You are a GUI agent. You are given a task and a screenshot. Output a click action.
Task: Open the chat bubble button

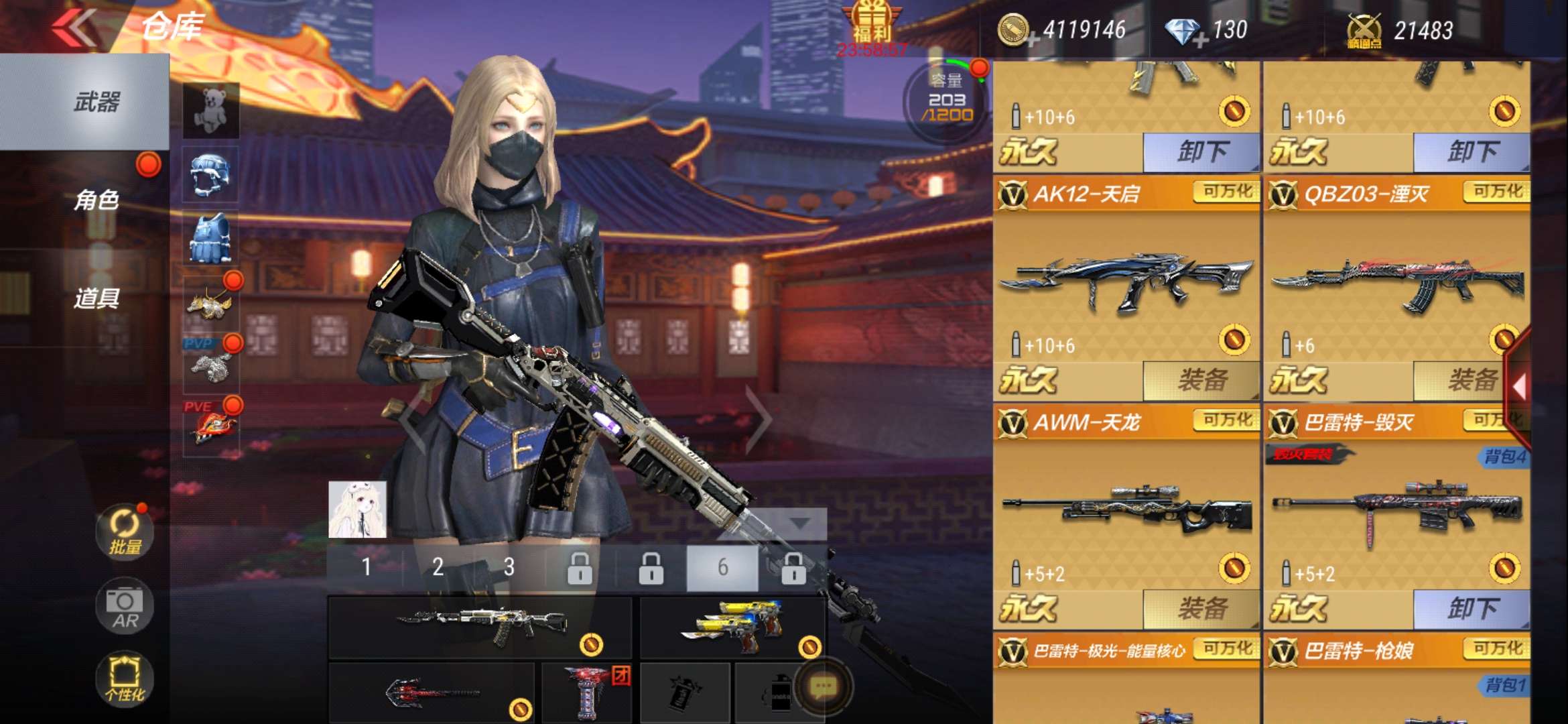point(824,686)
